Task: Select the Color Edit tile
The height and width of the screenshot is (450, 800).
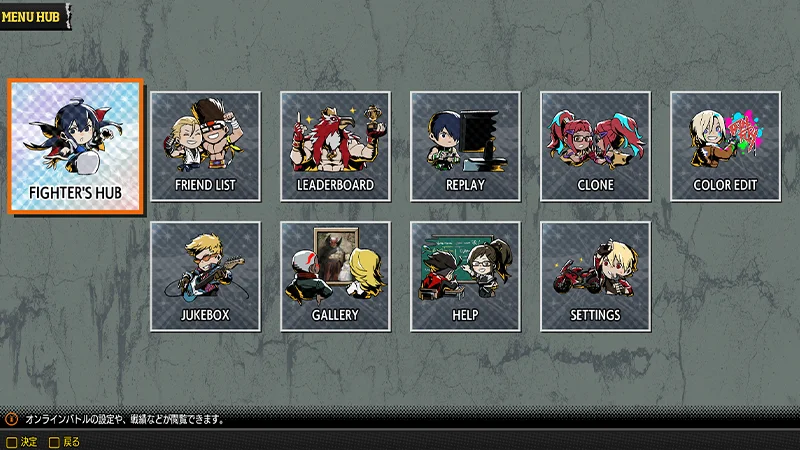Action: click(725, 146)
